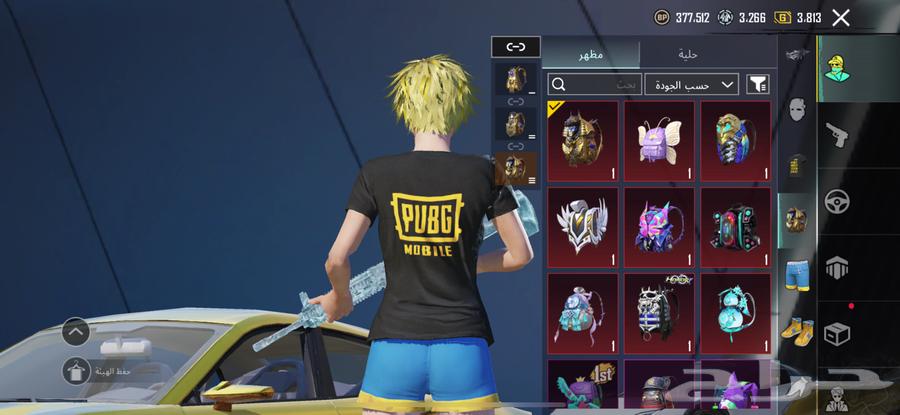The width and height of the screenshot is (900, 415).
Task: Switch to the مظهر tab
Action: [x=590, y=54]
